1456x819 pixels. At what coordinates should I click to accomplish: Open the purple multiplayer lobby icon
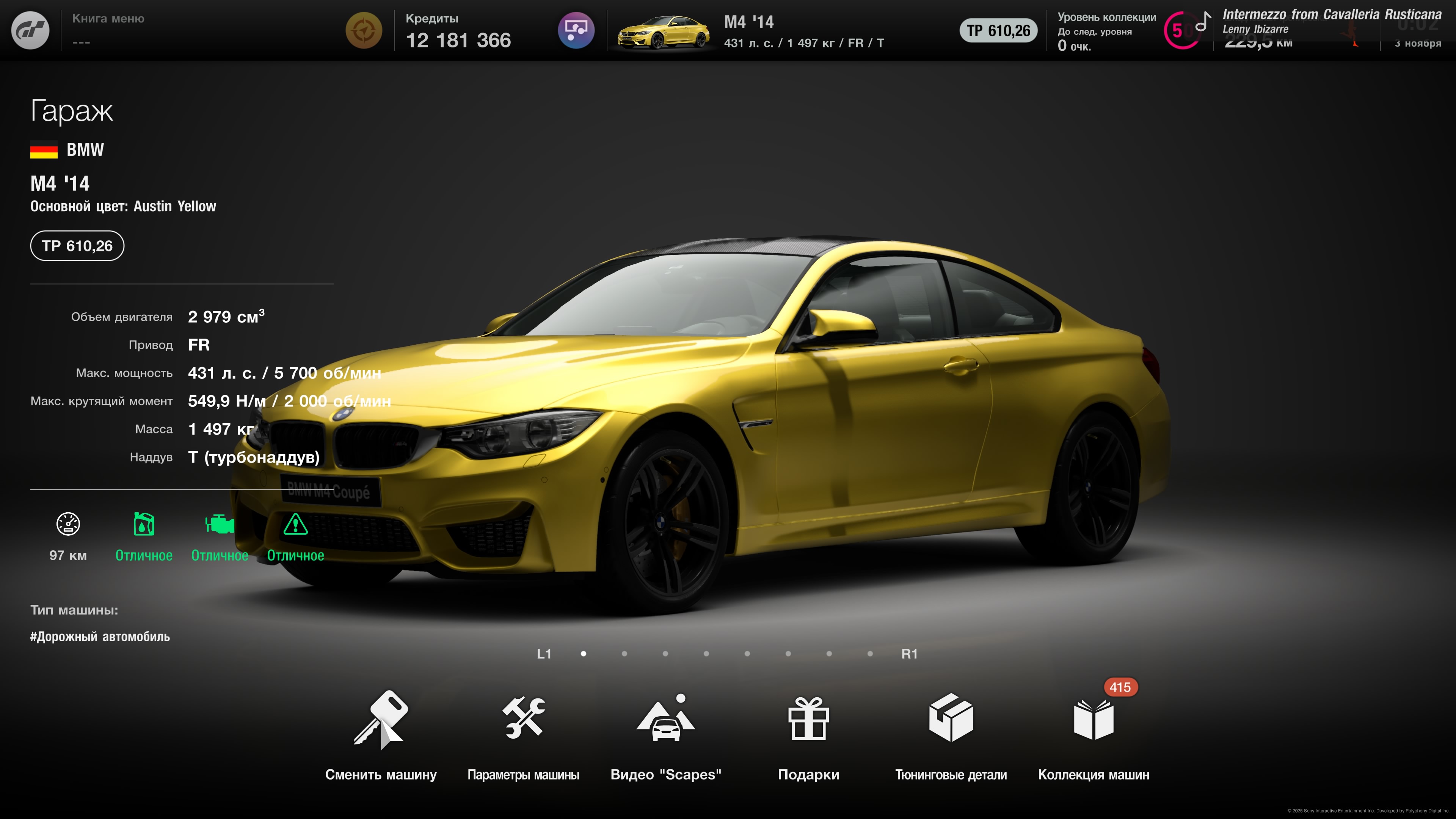pyautogui.click(x=576, y=30)
